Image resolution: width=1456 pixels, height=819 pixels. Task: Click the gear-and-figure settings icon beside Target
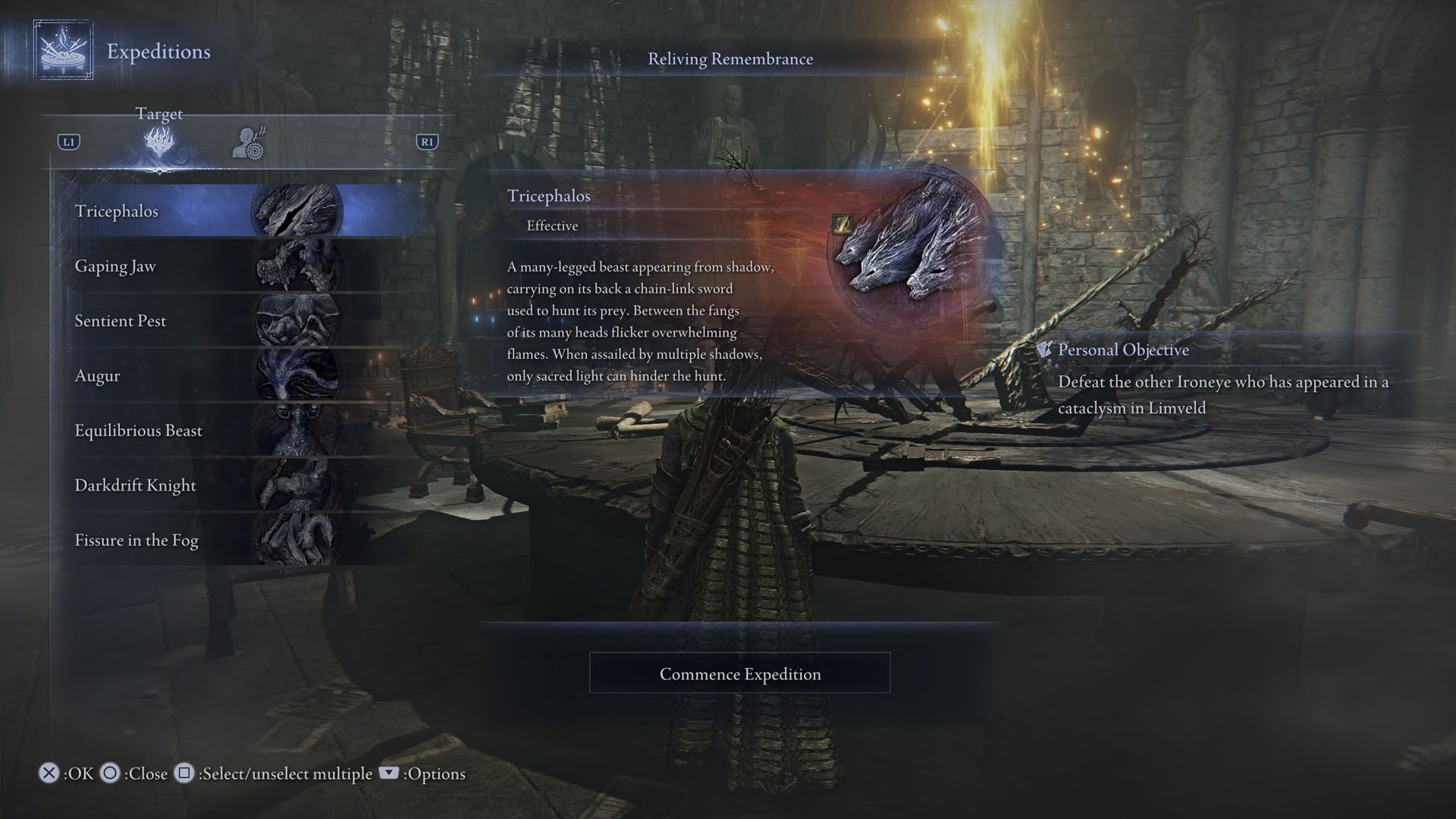point(249,143)
